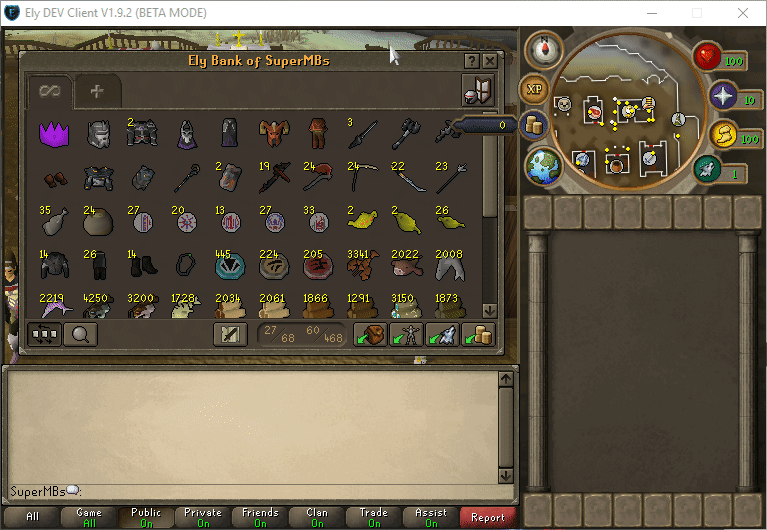Open the bank help question mark

(471, 61)
